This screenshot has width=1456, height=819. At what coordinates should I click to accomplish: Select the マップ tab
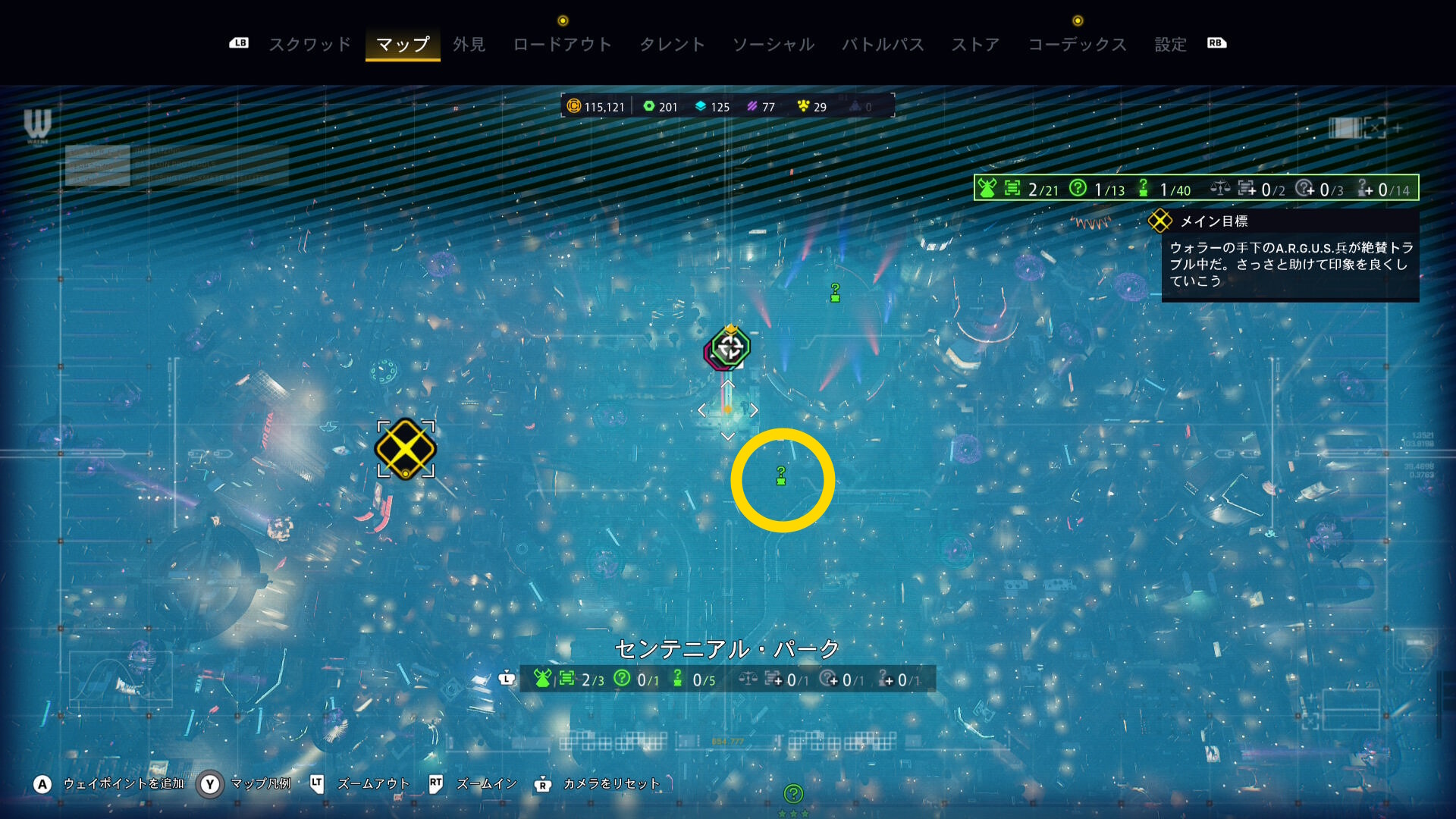pos(403,45)
